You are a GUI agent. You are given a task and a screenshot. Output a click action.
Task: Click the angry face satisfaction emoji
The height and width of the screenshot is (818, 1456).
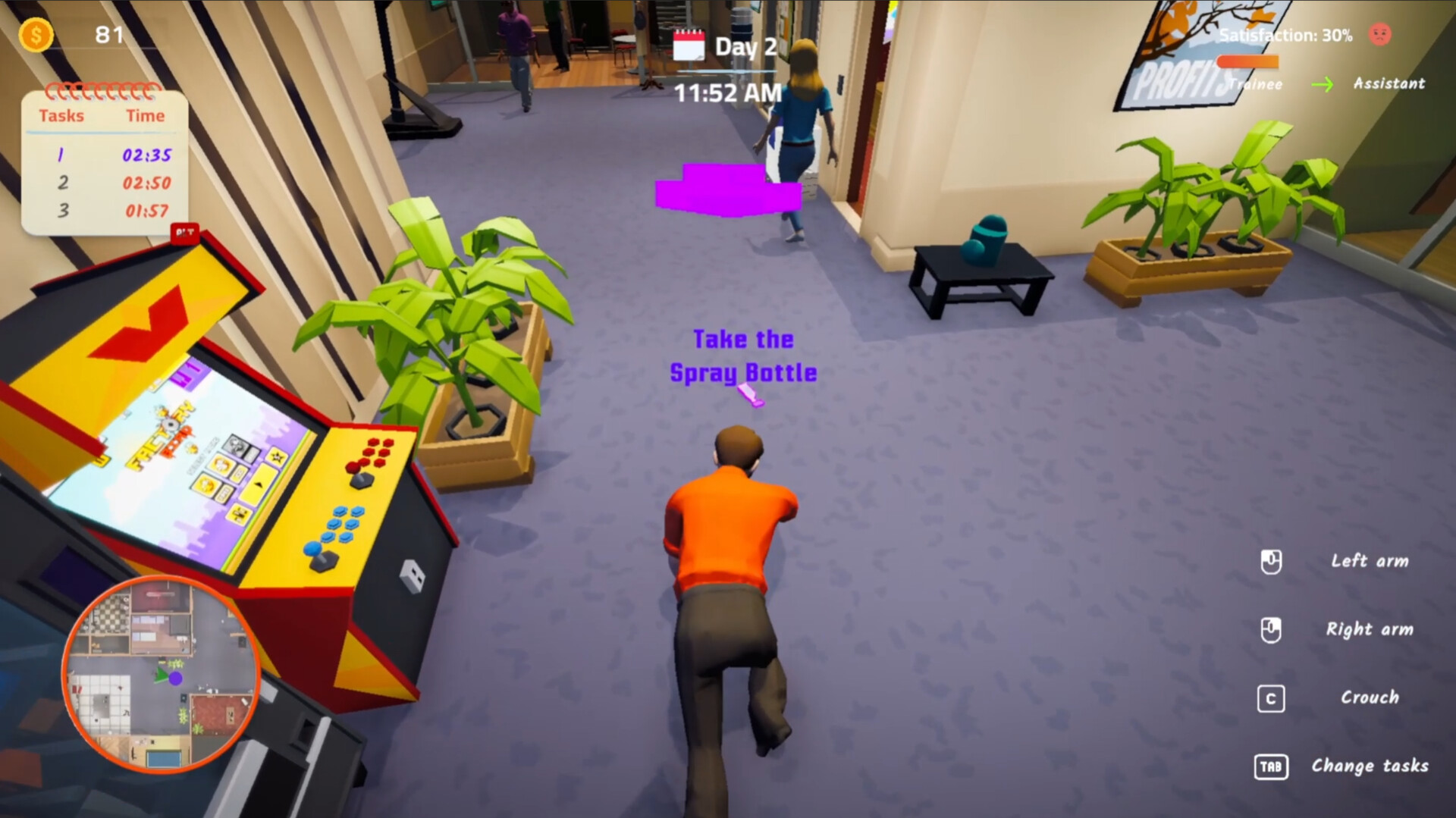[x=1382, y=34]
